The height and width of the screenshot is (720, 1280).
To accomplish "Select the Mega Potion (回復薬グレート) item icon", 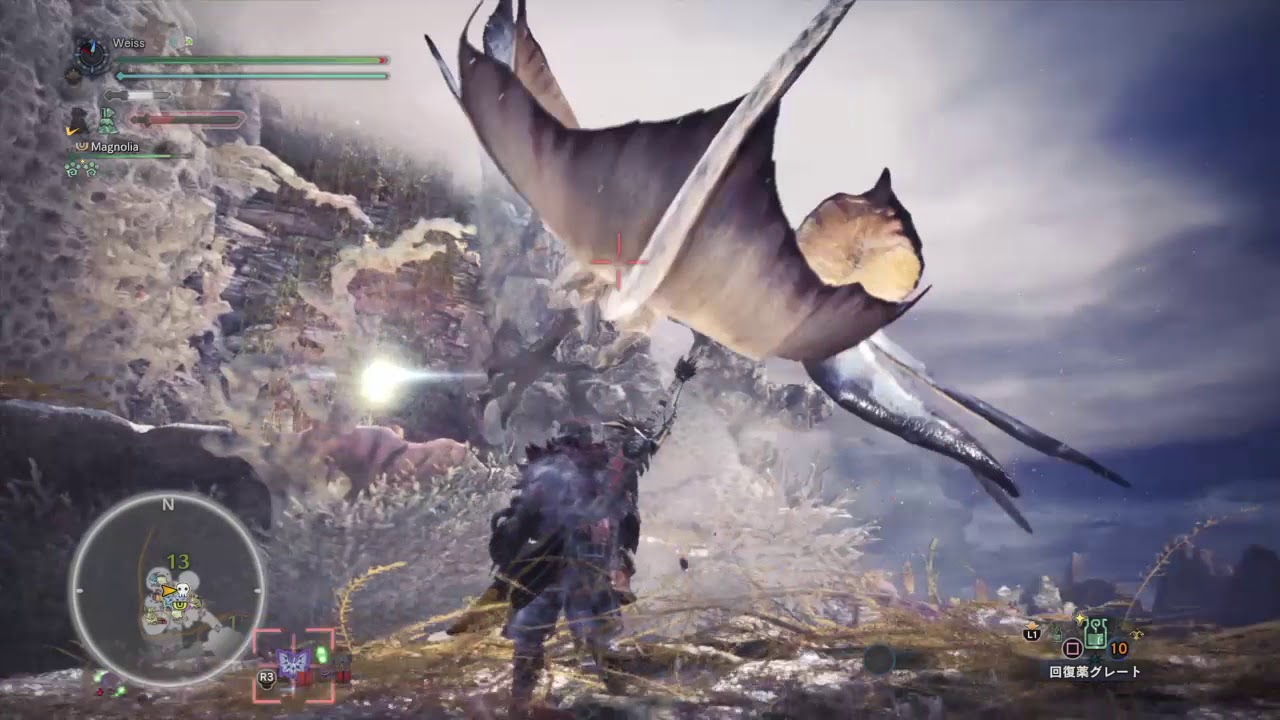I will 1096,634.
